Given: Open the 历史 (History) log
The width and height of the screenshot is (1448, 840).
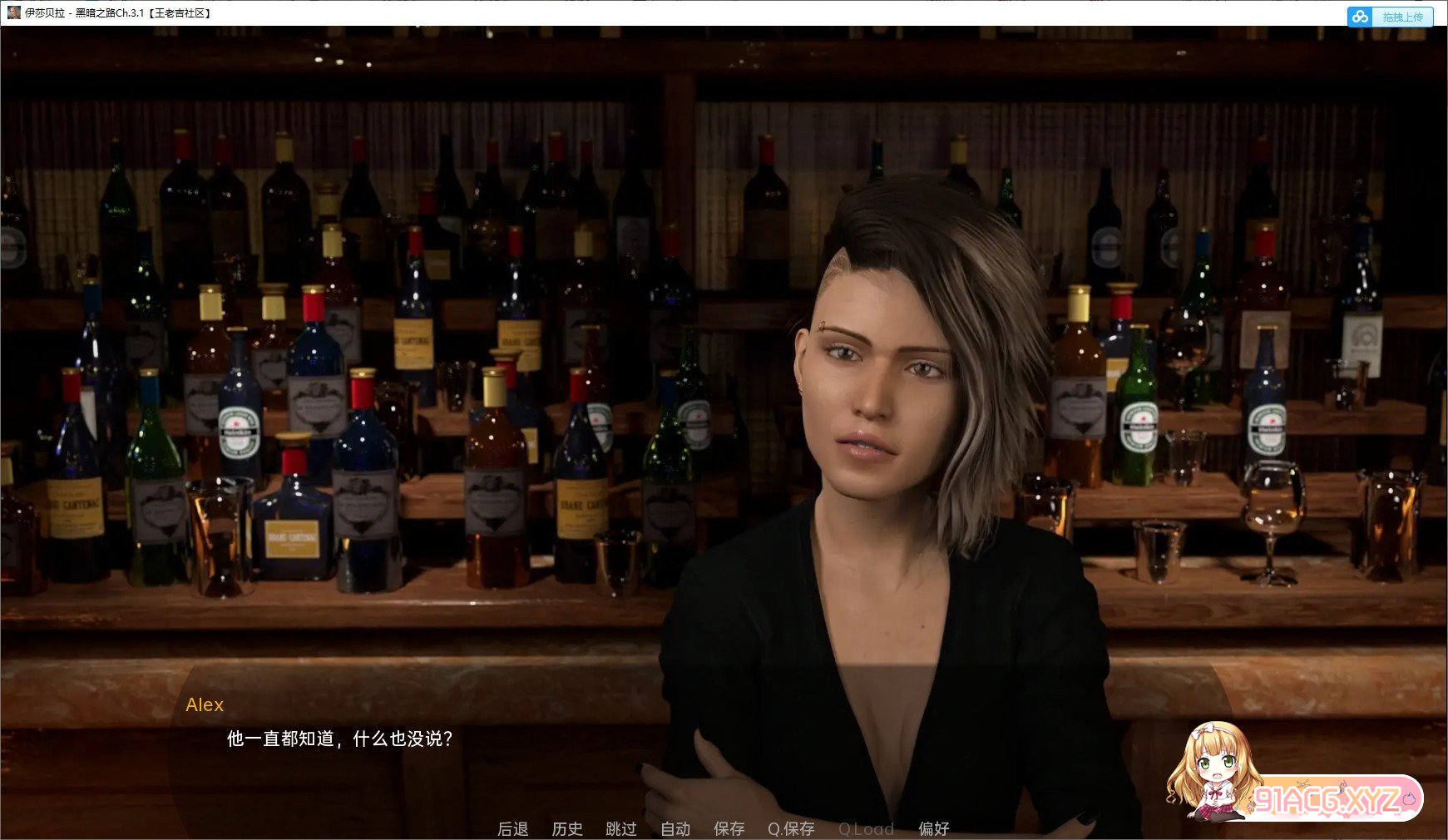Looking at the screenshot, I should tap(566, 828).
